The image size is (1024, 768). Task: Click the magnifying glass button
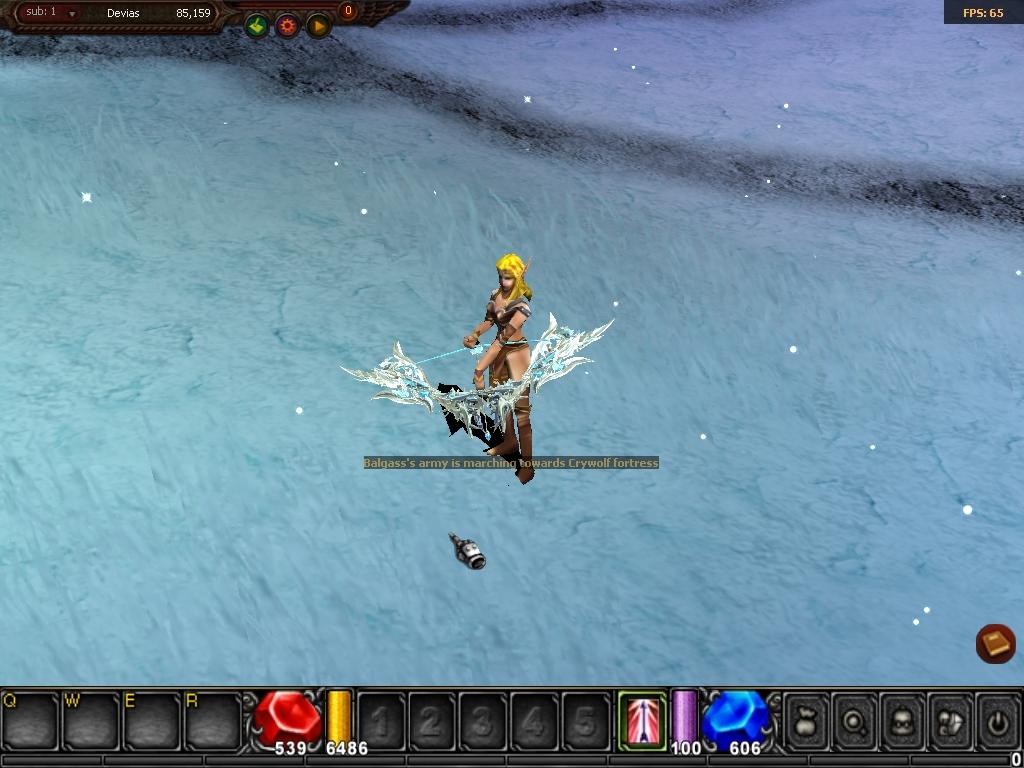[x=854, y=720]
